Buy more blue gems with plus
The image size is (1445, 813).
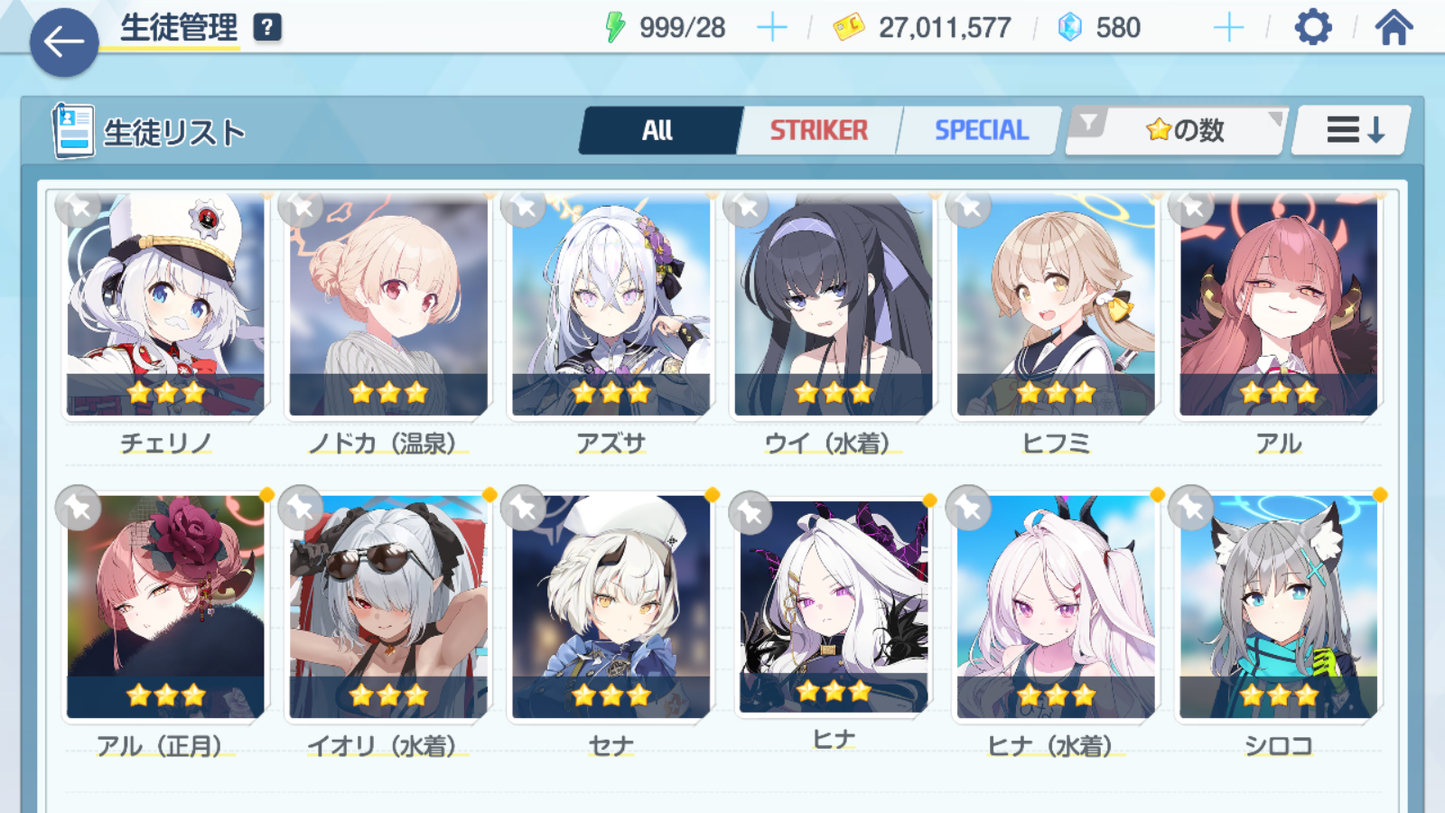pos(1228,27)
